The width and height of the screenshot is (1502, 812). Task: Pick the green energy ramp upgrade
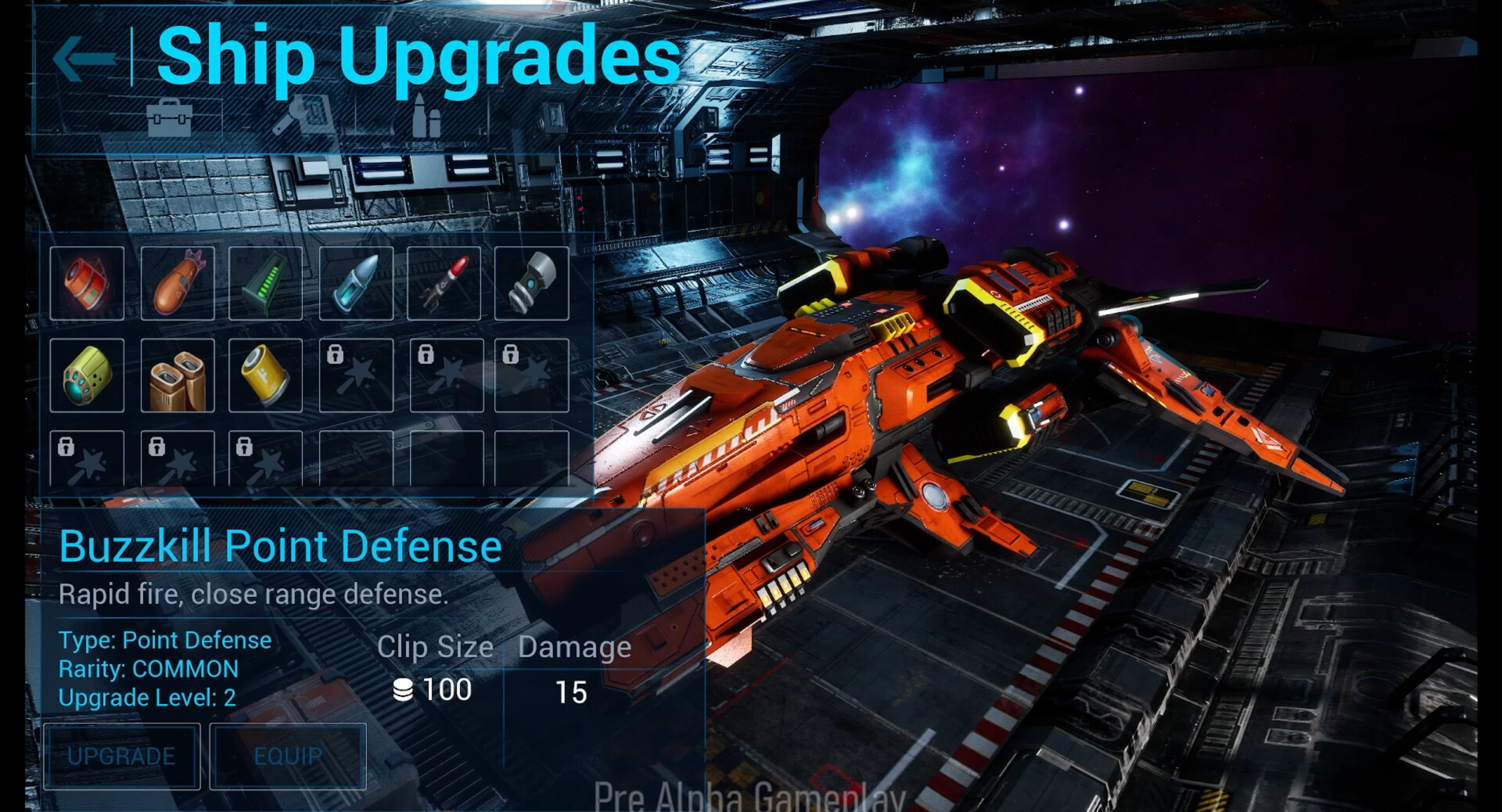click(266, 283)
